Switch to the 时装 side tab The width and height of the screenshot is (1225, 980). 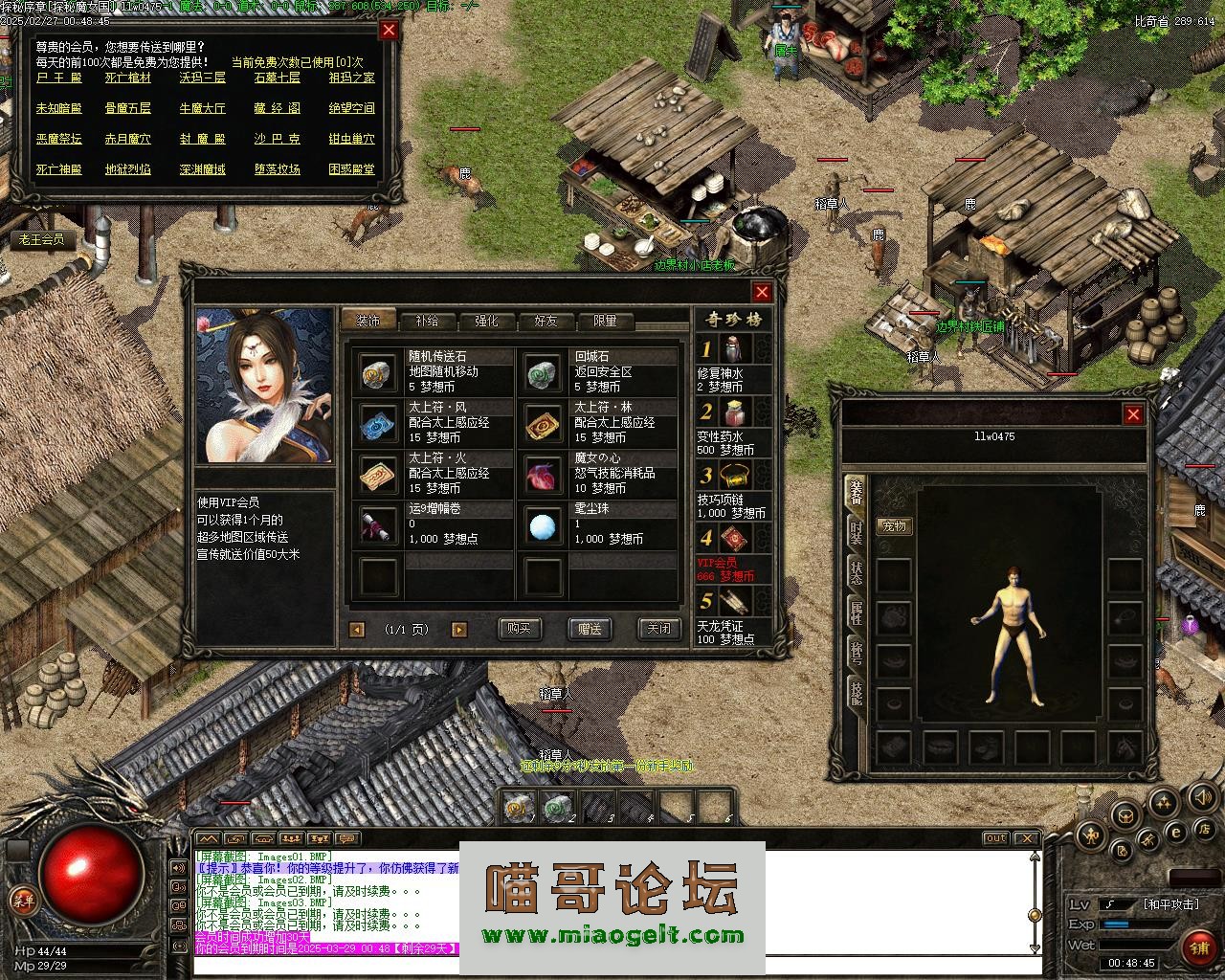point(856,533)
